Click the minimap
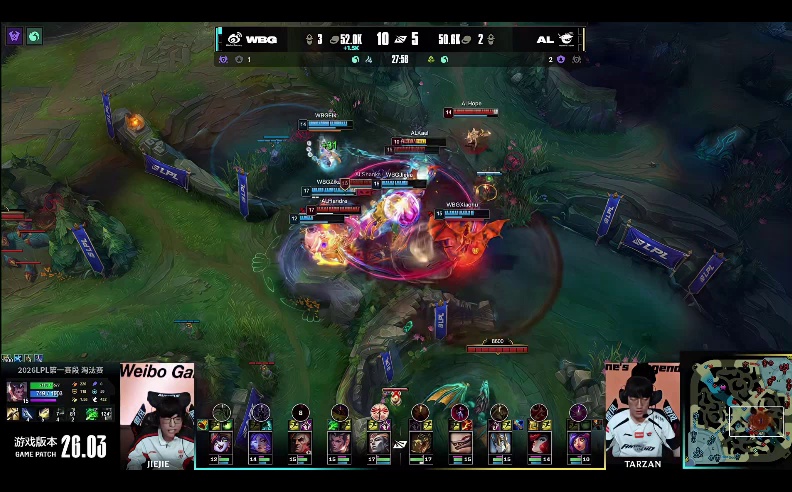Screen dimensions: 792x492 pyautogui.click(x=736, y=410)
